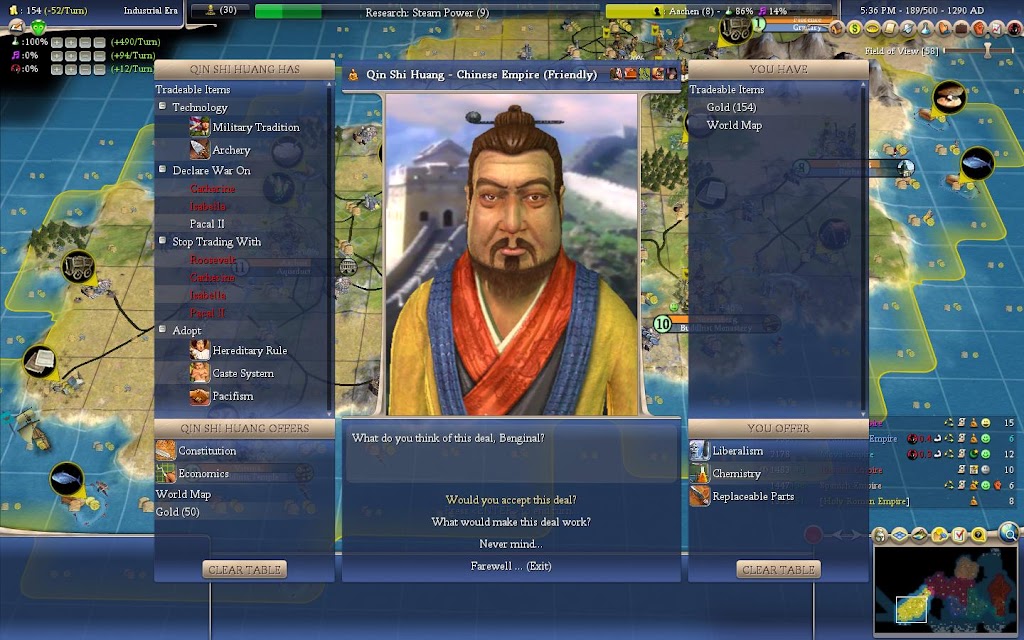Remove Liberalism from your offer
Screen dimensions: 1024x640
[737, 452]
